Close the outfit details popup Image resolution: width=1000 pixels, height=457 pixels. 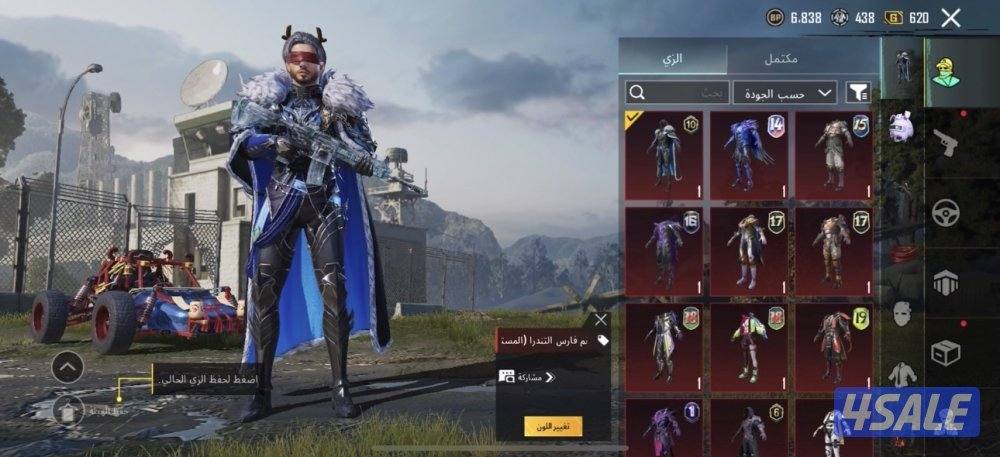pos(600,320)
